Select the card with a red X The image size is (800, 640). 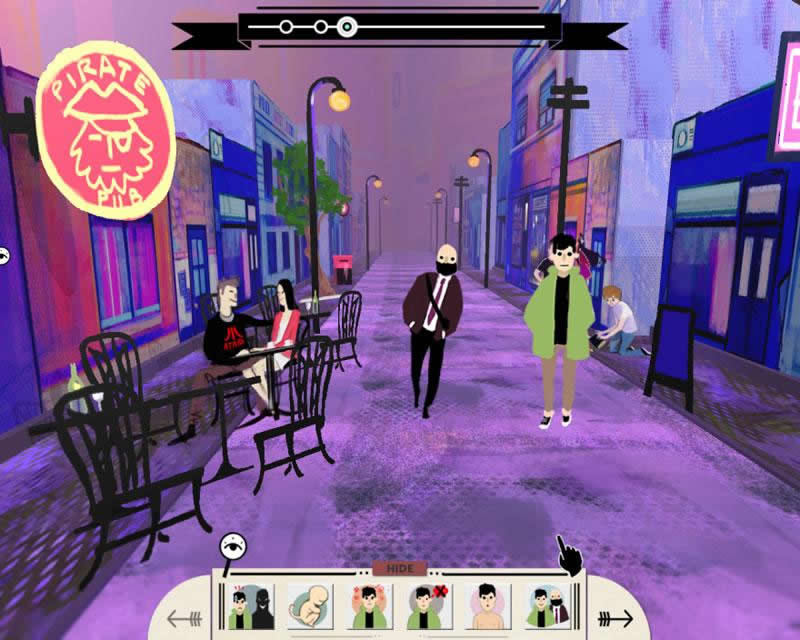[429, 607]
